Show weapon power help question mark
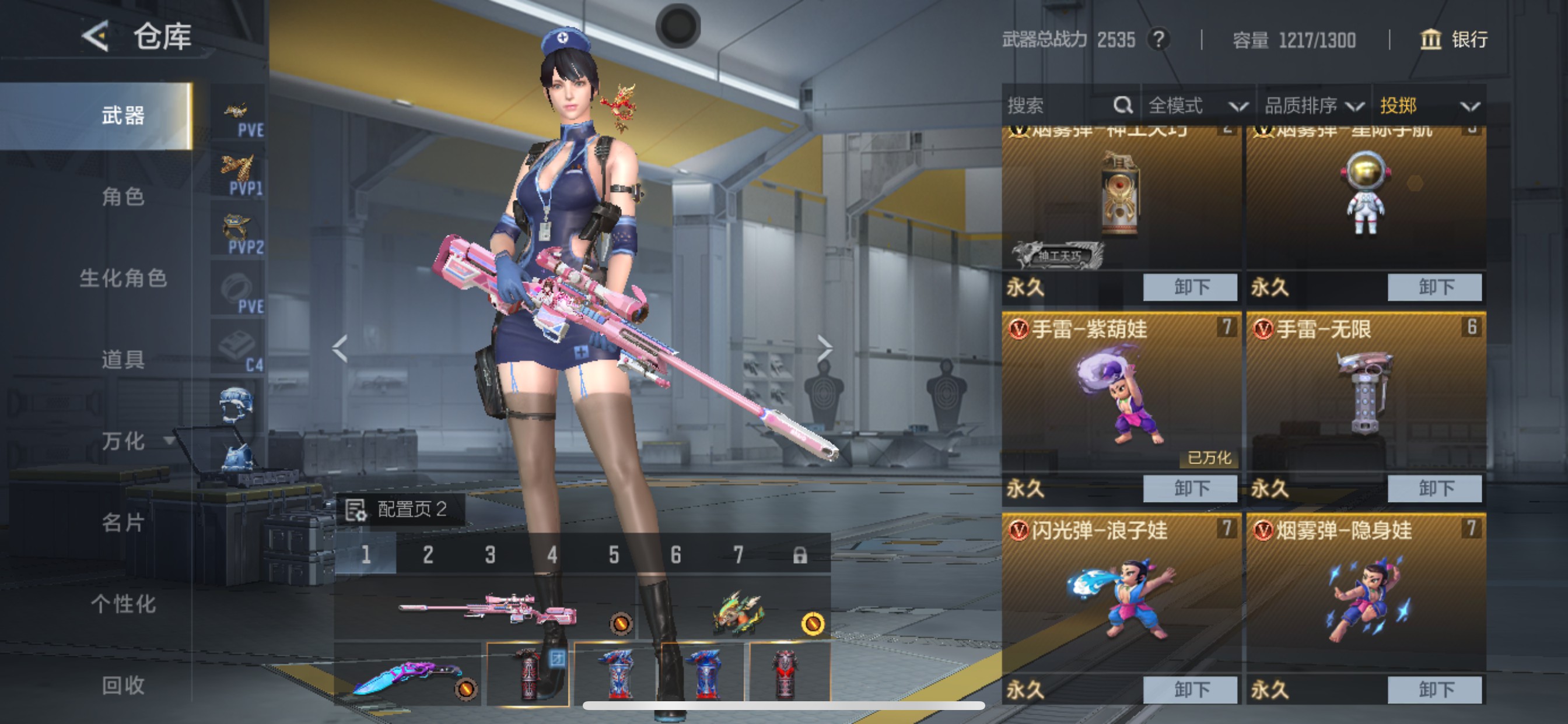1568x724 pixels. 1158,40
